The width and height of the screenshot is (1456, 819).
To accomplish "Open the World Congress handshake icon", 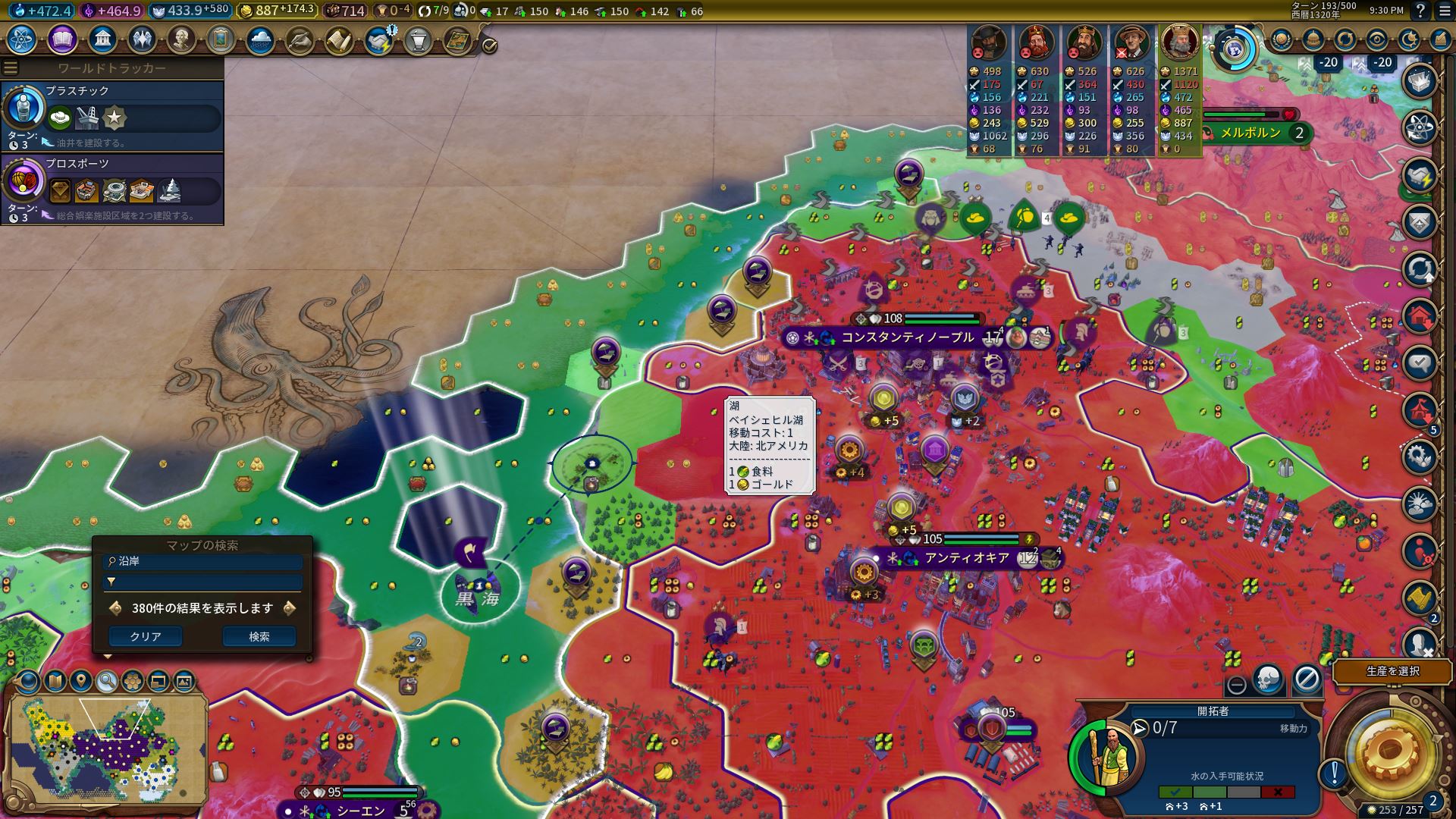I will tap(378, 39).
